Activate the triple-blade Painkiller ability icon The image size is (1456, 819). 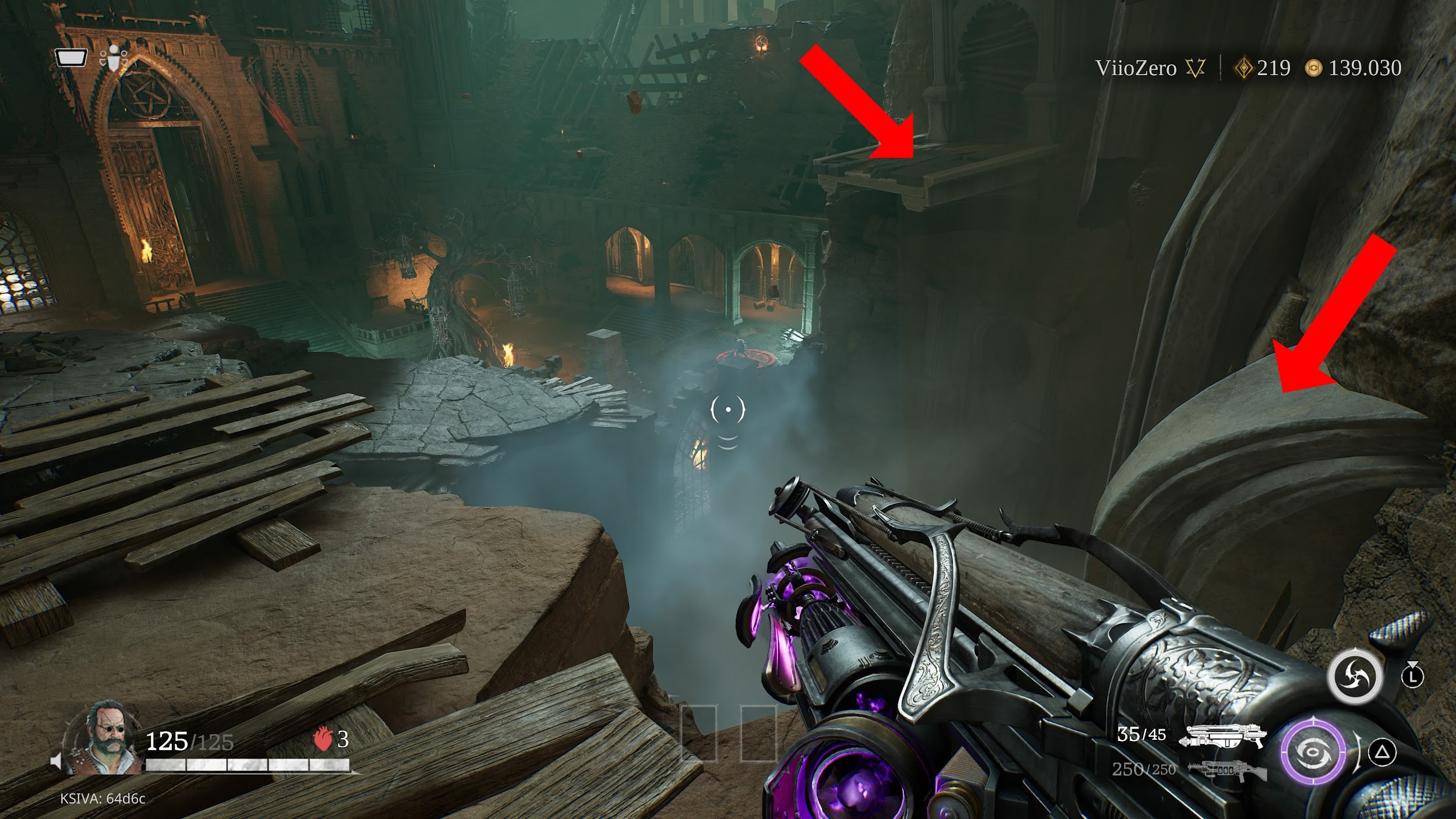tap(1353, 677)
